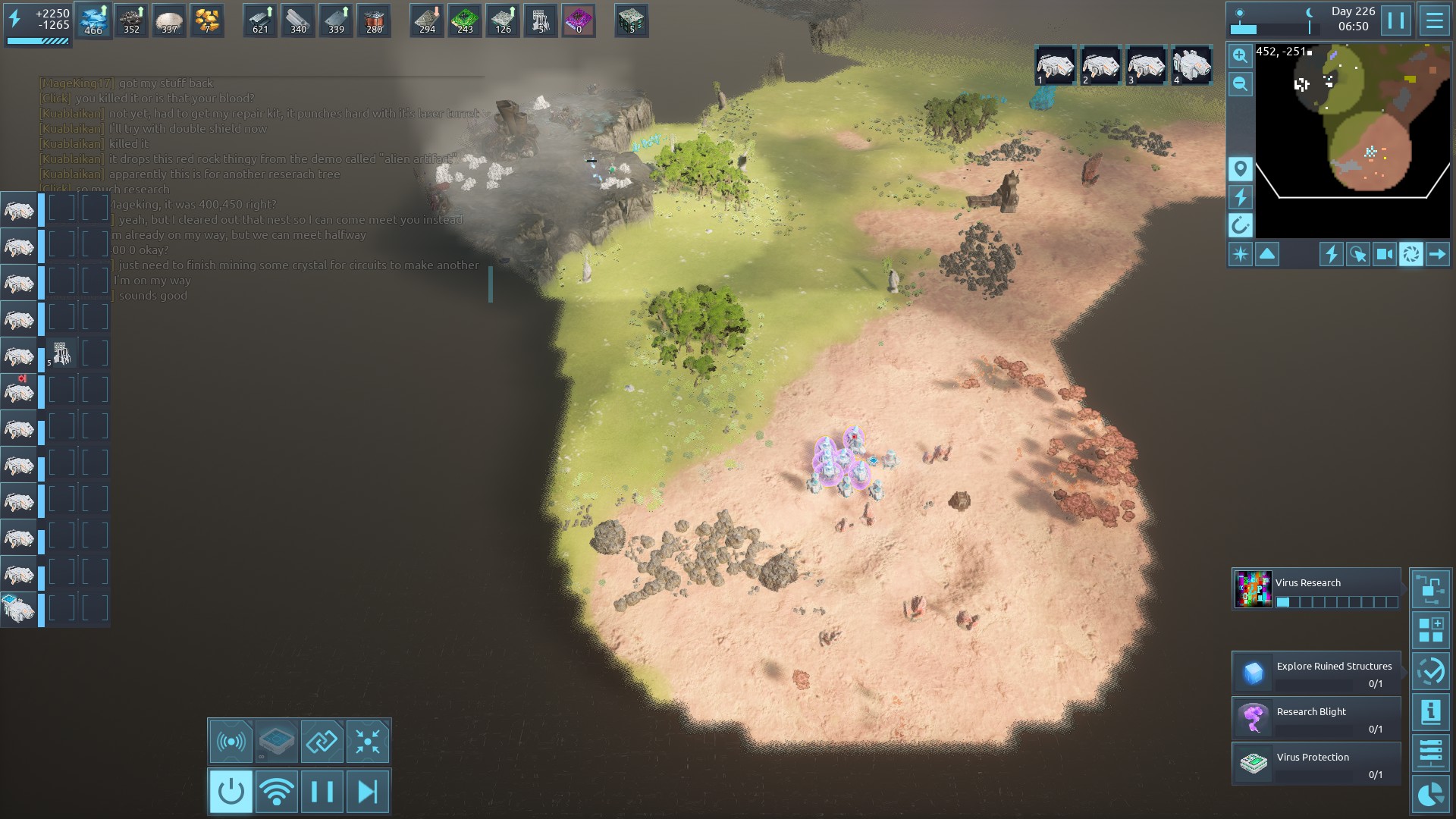
Task: Zoom out on the minimap
Action: click(x=1240, y=84)
